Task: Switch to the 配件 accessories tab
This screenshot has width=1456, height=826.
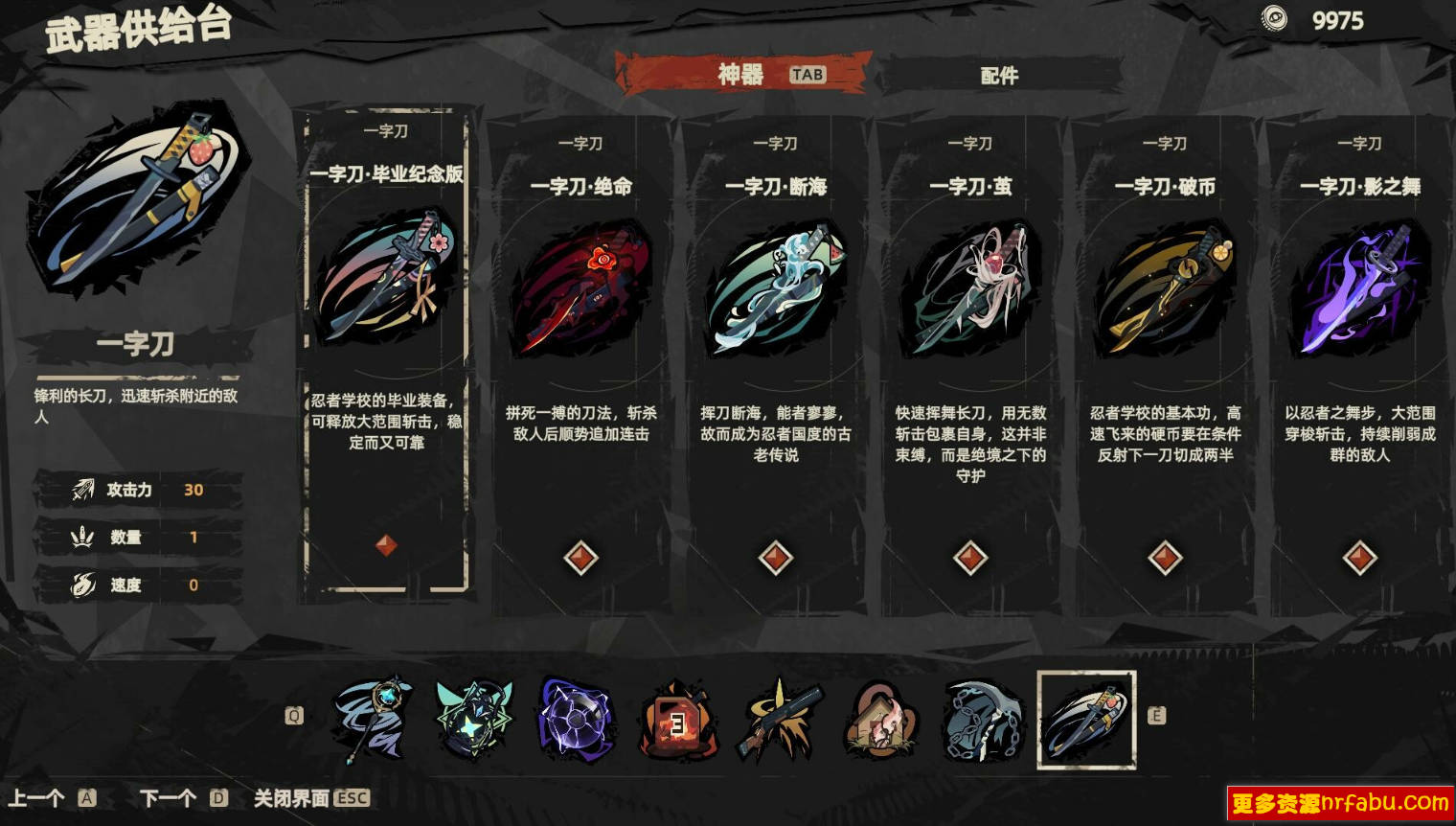Action: tap(1002, 76)
